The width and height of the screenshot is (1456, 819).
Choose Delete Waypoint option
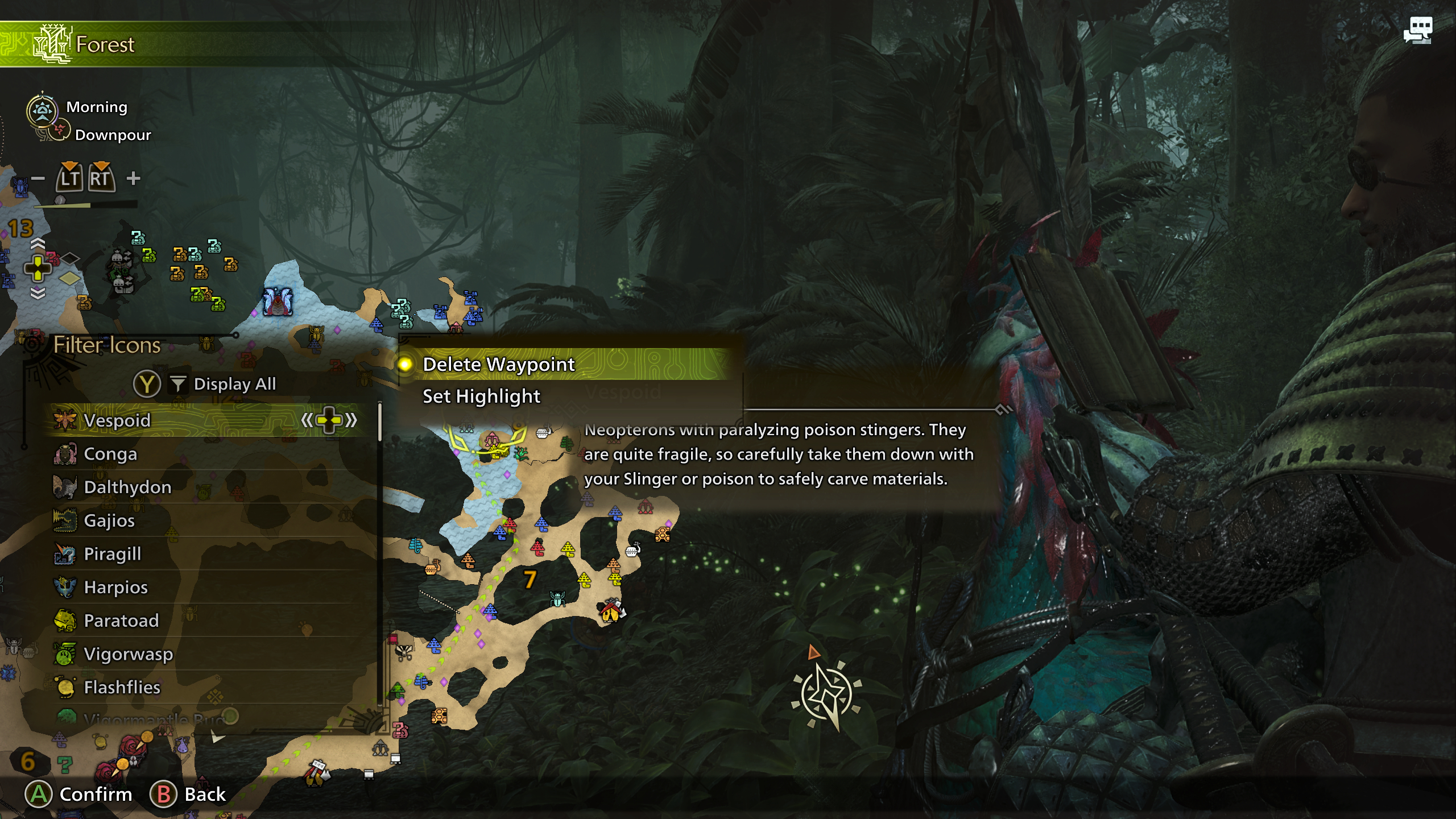pos(499,365)
